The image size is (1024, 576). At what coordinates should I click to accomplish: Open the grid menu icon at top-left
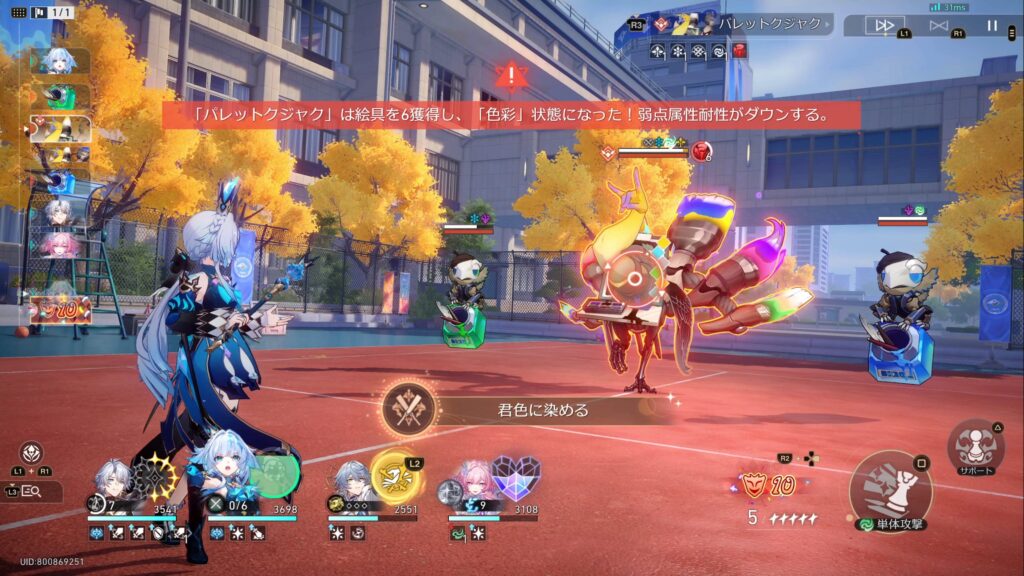pyautogui.click(x=18, y=12)
